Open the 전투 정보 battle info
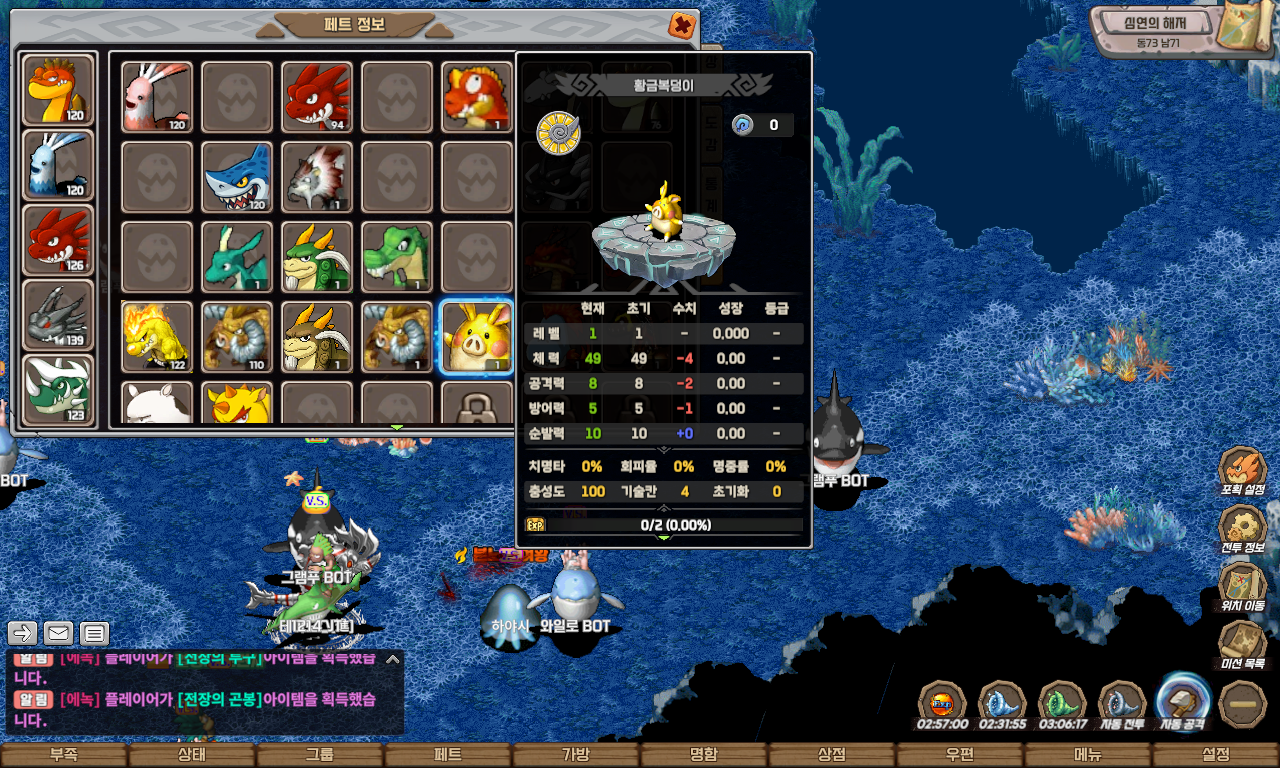Screen dimensions: 1280x768 (x=1242, y=528)
